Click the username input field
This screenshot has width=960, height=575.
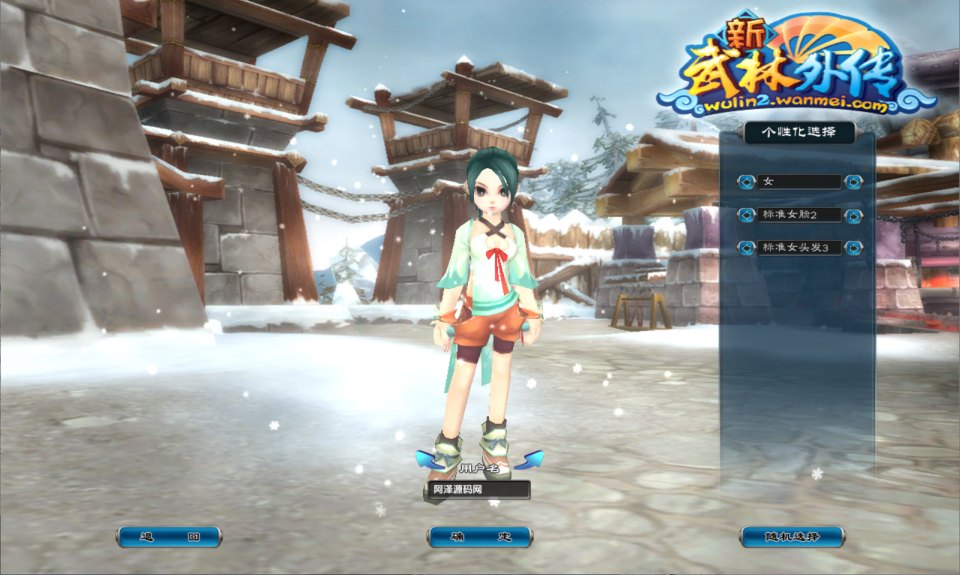click(478, 490)
